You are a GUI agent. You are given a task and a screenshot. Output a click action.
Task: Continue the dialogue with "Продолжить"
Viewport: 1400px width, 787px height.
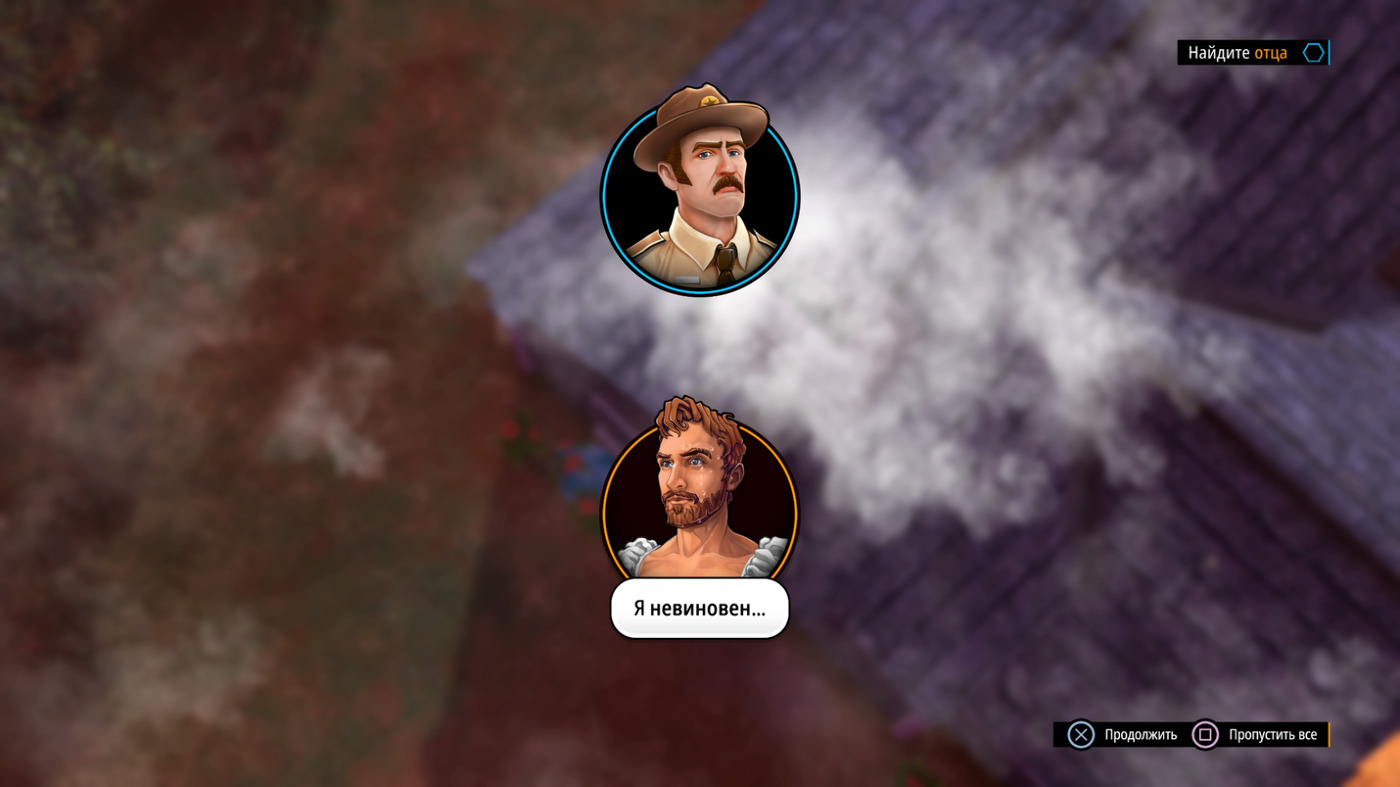1123,735
